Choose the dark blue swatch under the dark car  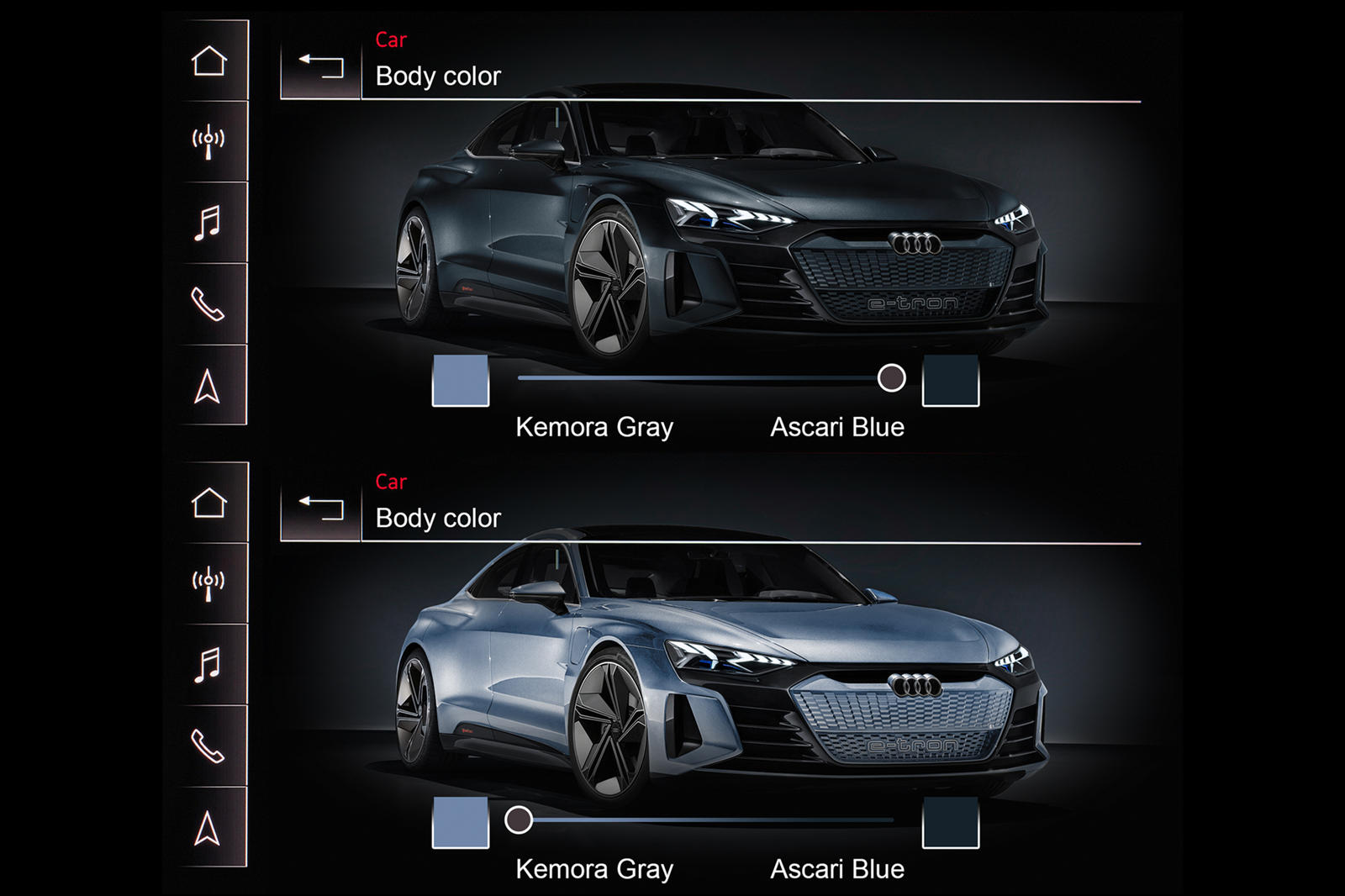(951, 380)
